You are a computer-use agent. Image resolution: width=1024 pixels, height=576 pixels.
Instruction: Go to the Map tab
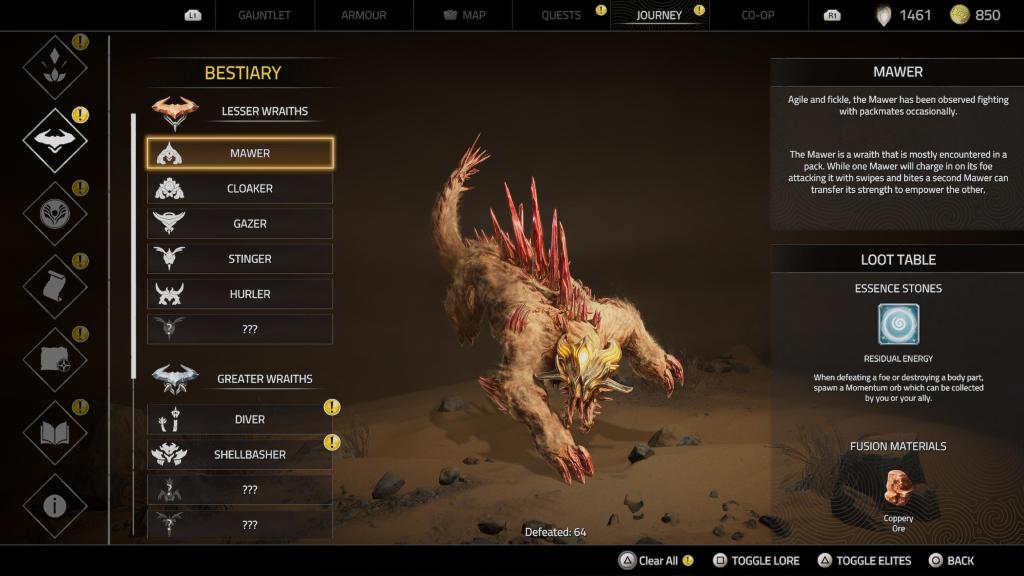point(465,15)
